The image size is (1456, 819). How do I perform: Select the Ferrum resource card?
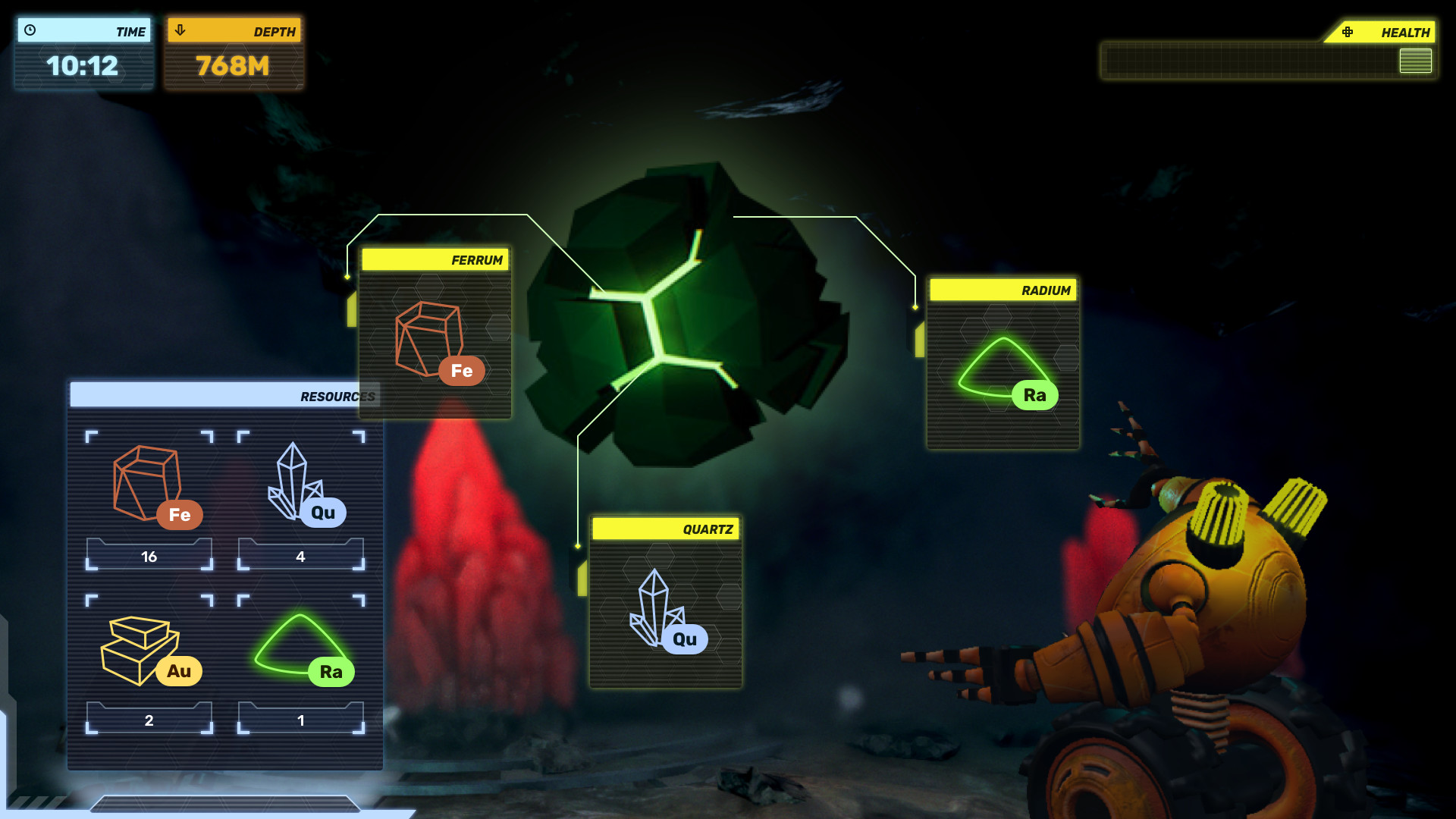(x=435, y=334)
